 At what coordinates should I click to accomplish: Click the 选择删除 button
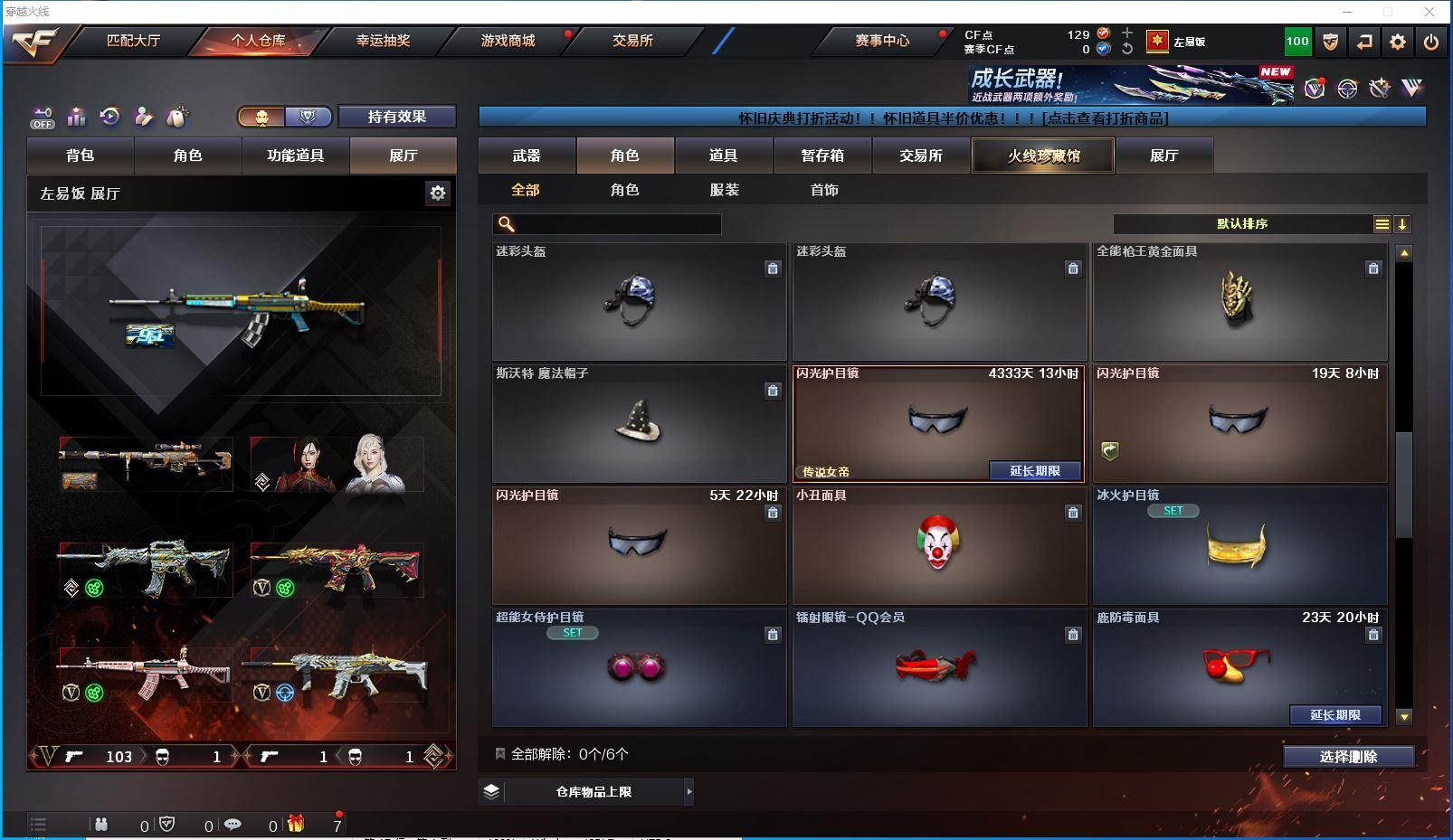1348,757
